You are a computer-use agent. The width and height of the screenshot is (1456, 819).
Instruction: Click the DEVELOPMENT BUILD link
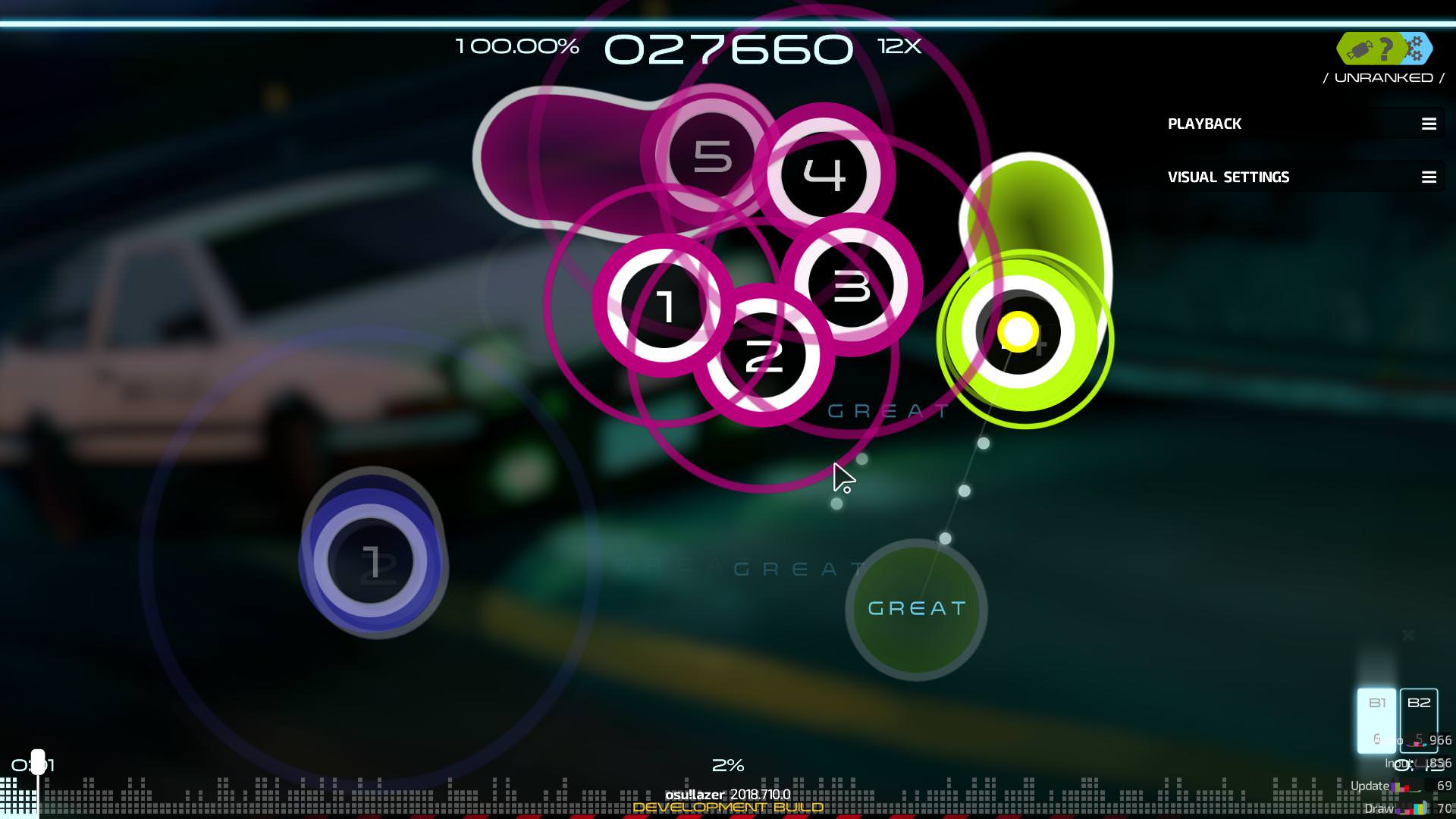[726, 808]
